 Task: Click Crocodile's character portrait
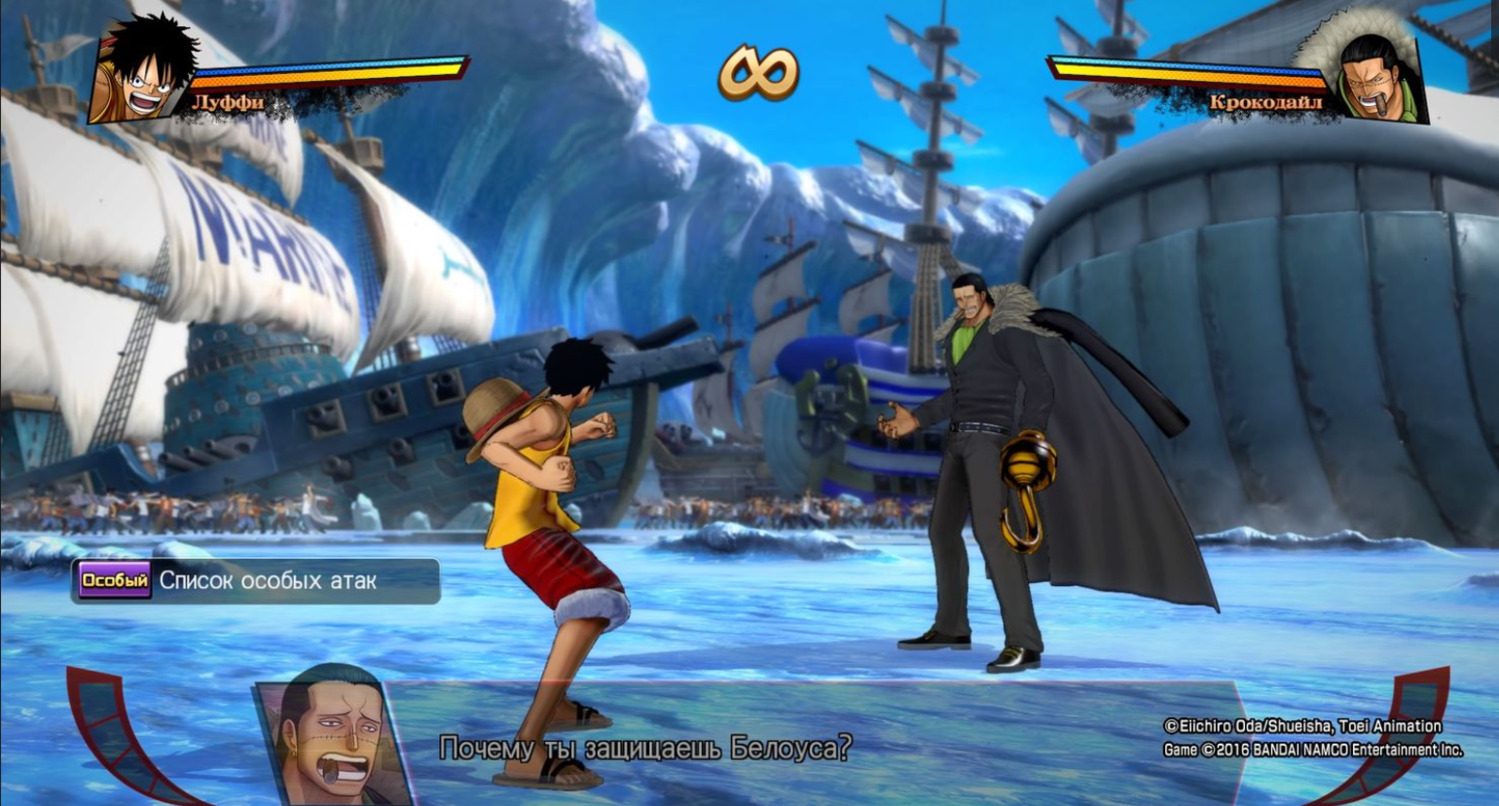pyautogui.click(x=1378, y=77)
